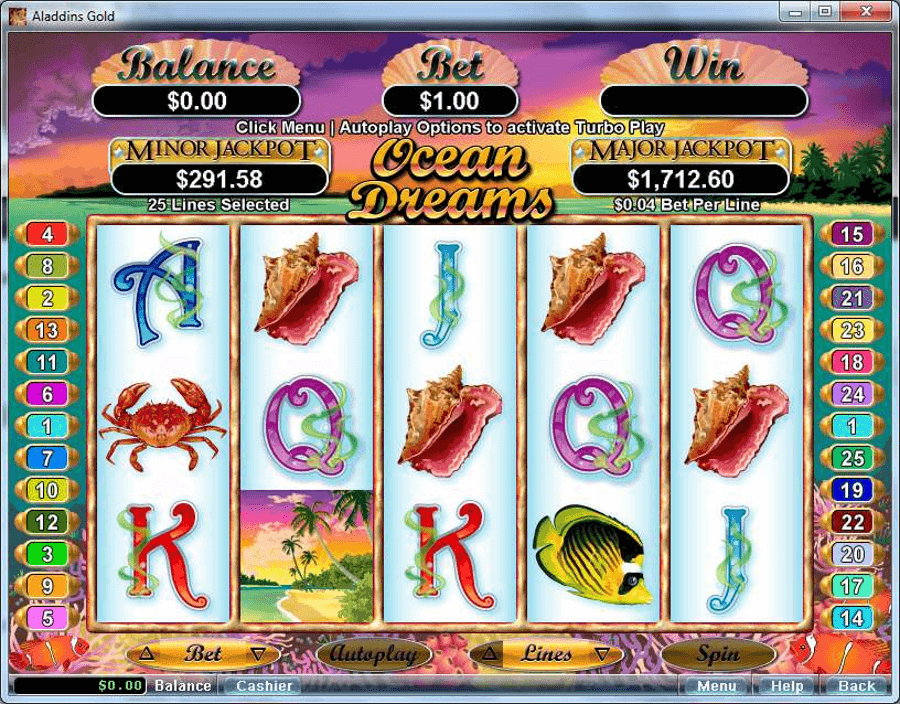900x704 pixels.
Task: Open the game Menu
Action: pos(716,686)
